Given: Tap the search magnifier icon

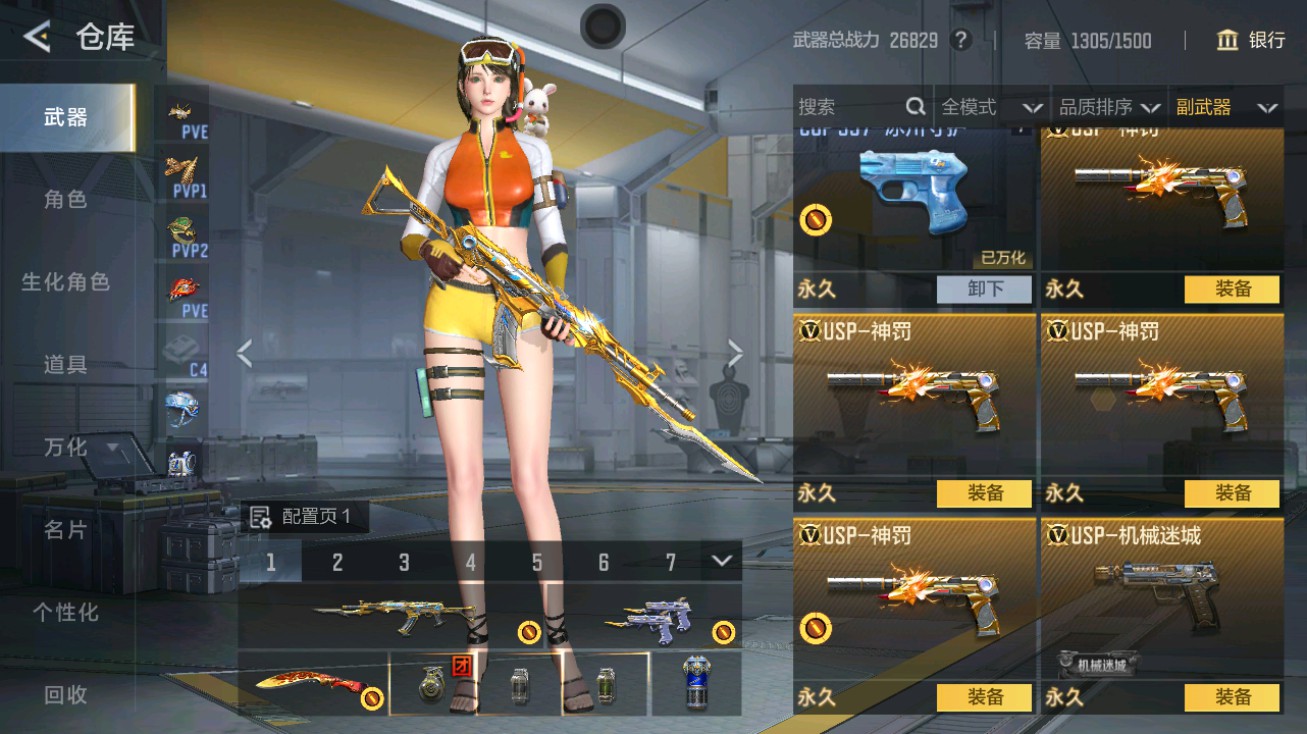Looking at the screenshot, I should pyautogui.click(x=915, y=105).
